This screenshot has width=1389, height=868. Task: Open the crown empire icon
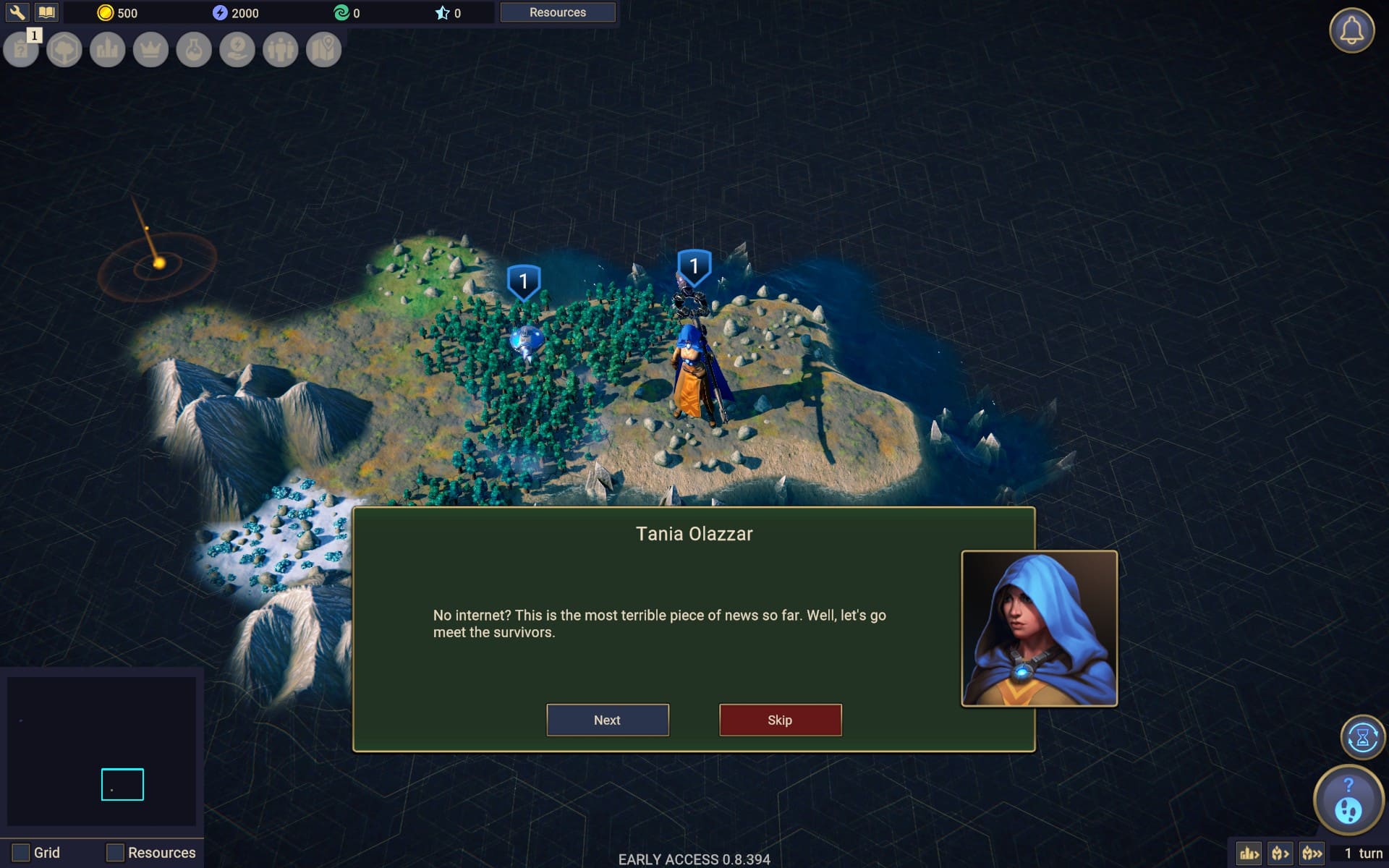click(150, 50)
